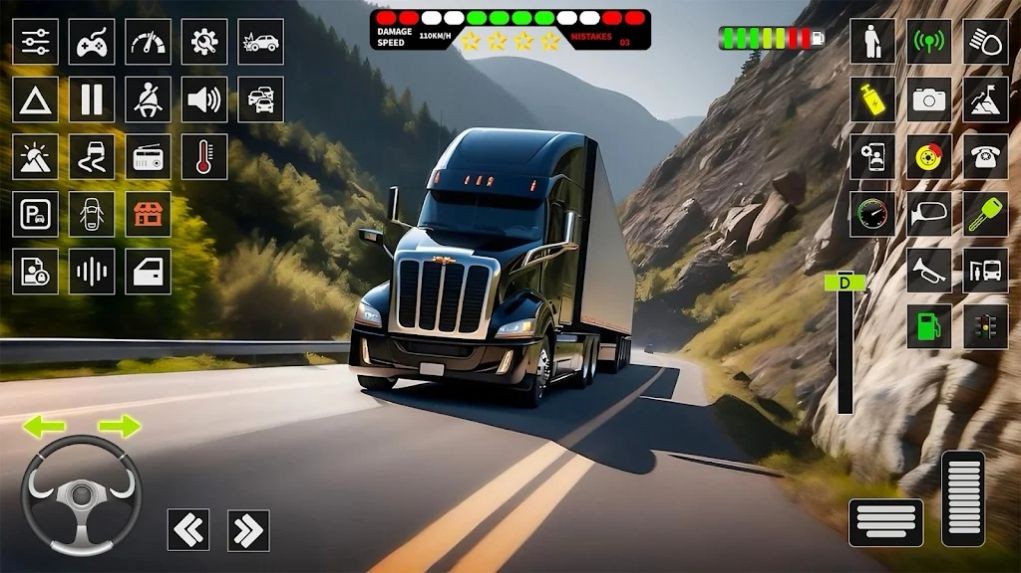Toggle the seatbelt icon
1021x573 pixels.
(148, 99)
